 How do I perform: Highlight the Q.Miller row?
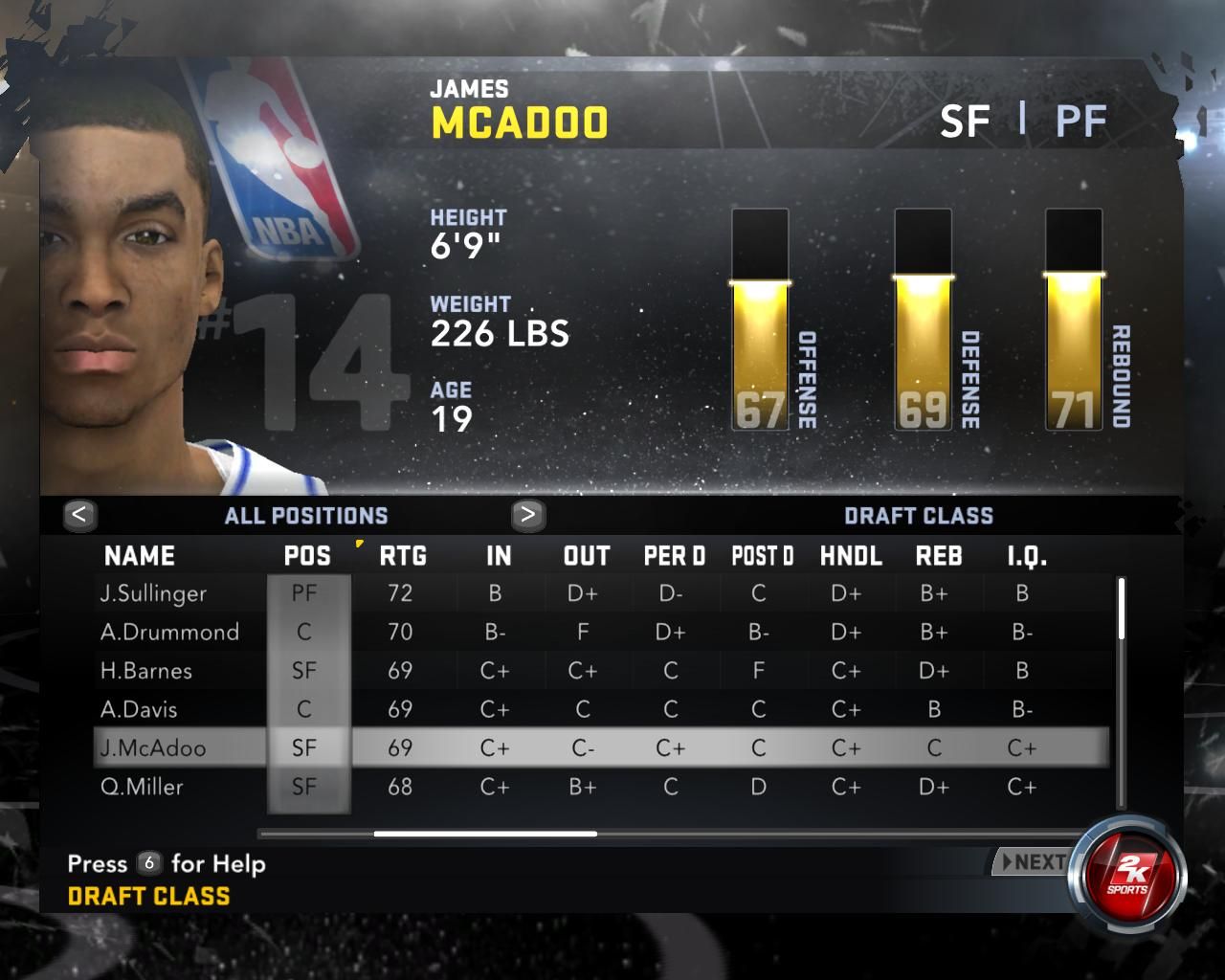(142, 788)
